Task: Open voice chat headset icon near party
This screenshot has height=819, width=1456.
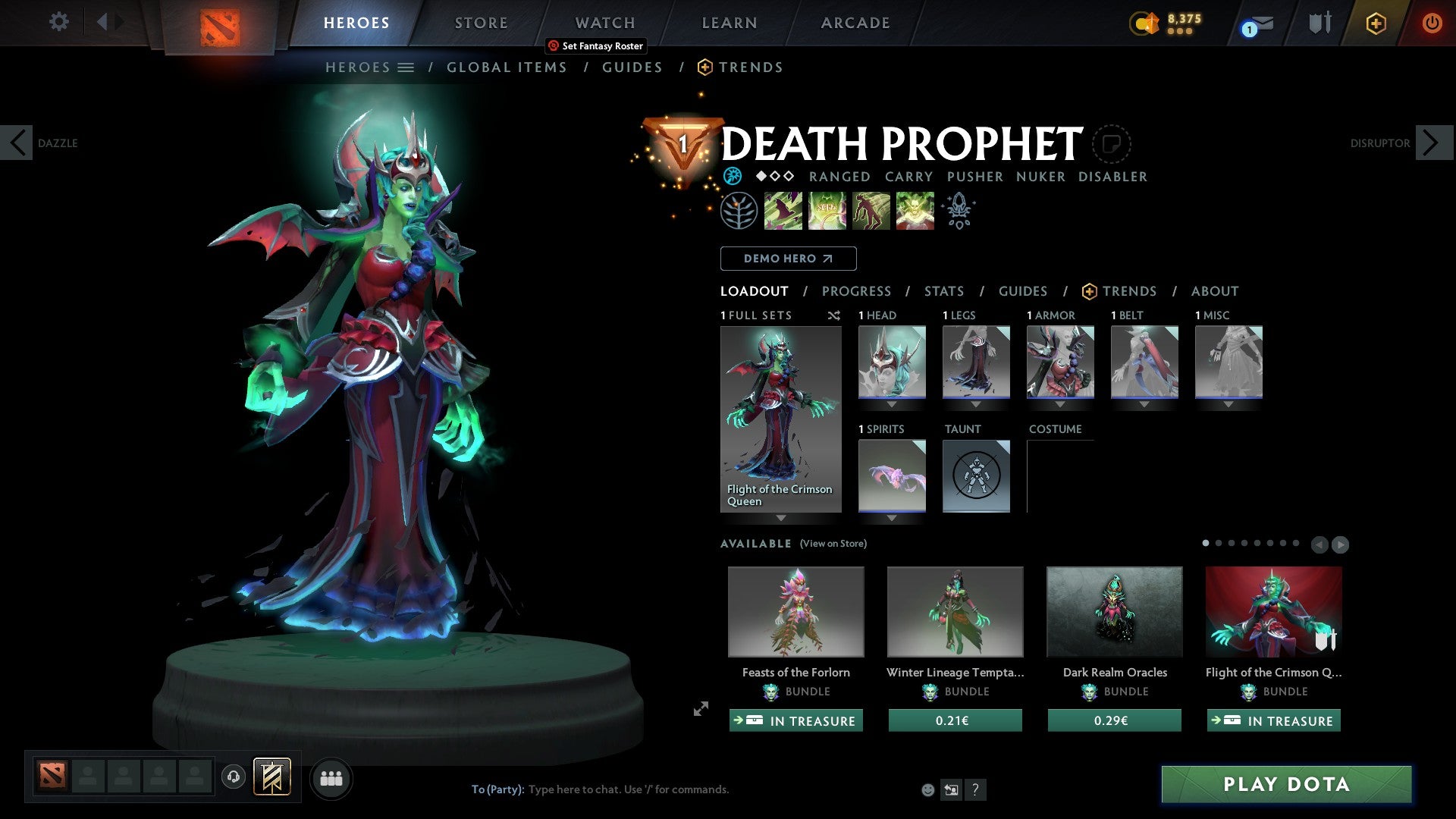Action: coord(233,778)
